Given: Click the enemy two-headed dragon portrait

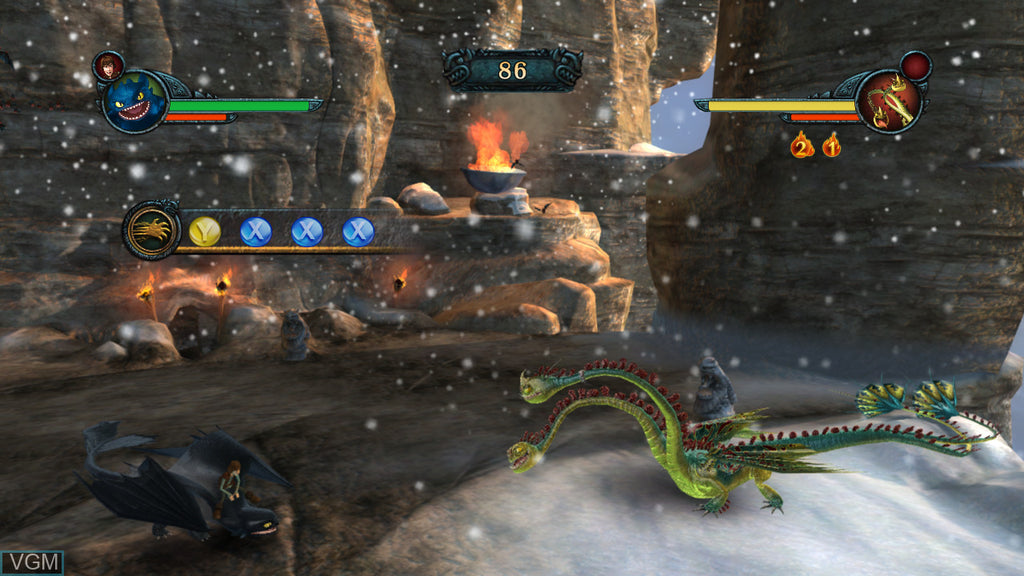Looking at the screenshot, I should pyautogui.click(x=888, y=101).
